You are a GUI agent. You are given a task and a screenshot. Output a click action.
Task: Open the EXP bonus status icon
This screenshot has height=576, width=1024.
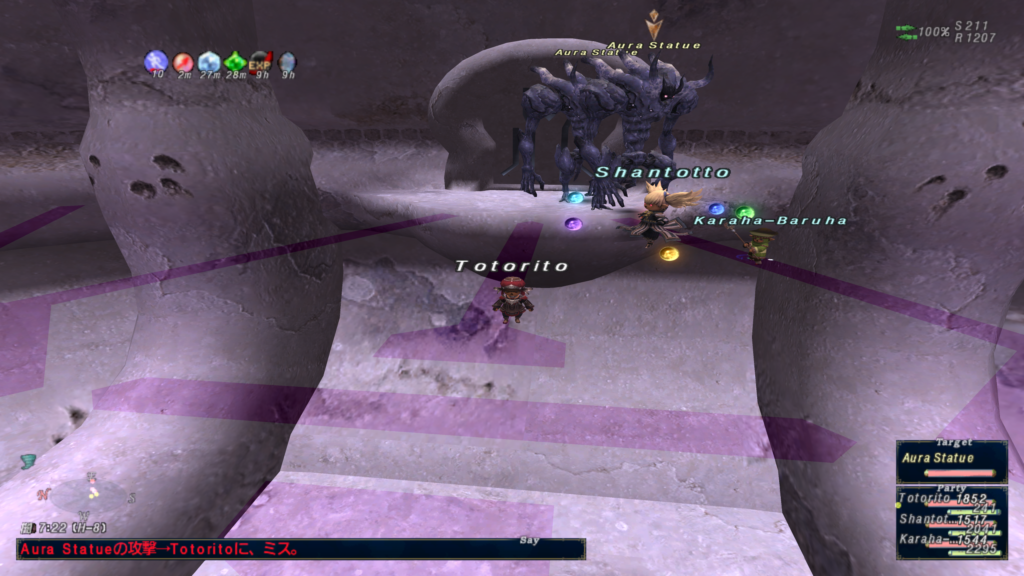(261, 62)
